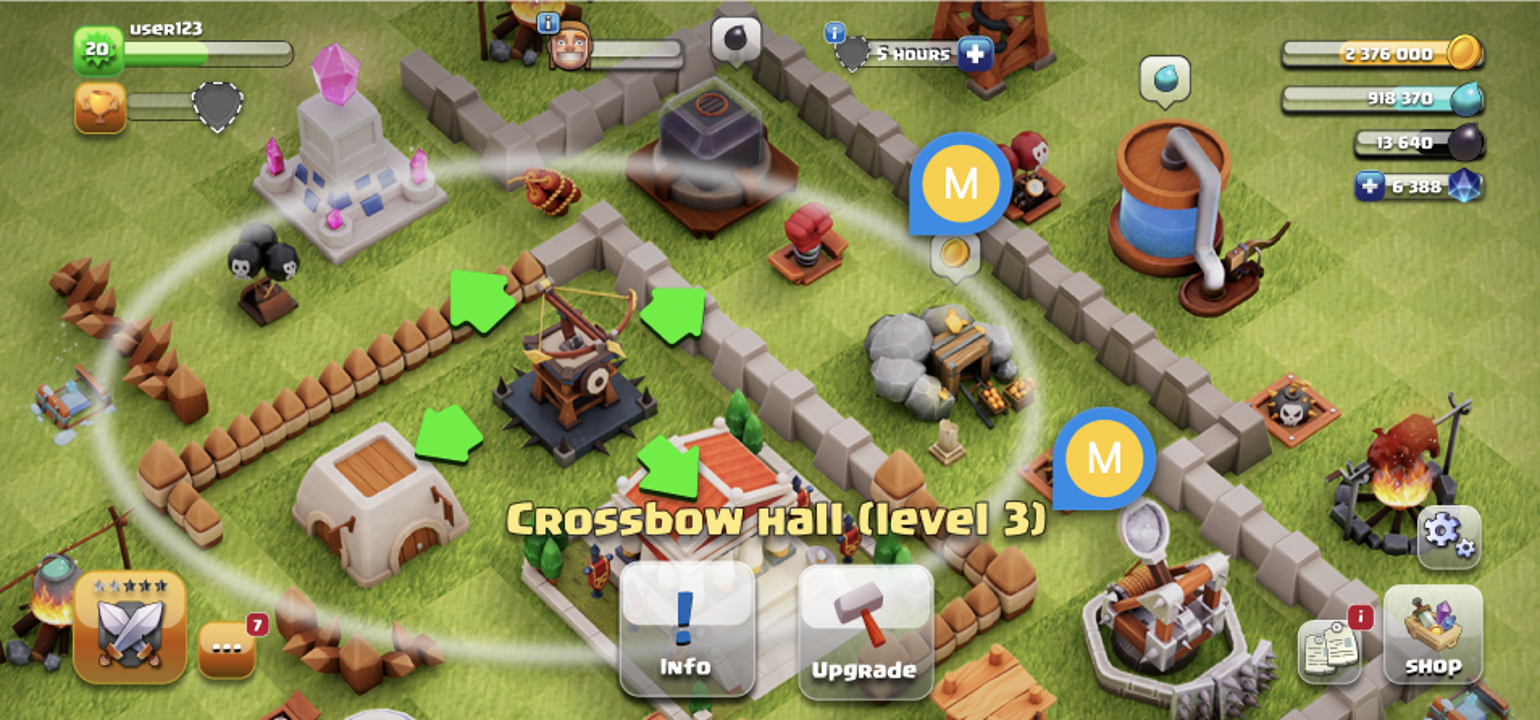
Task: Click the gold M marker above the Shop
Action: click(x=1104, y=459)
